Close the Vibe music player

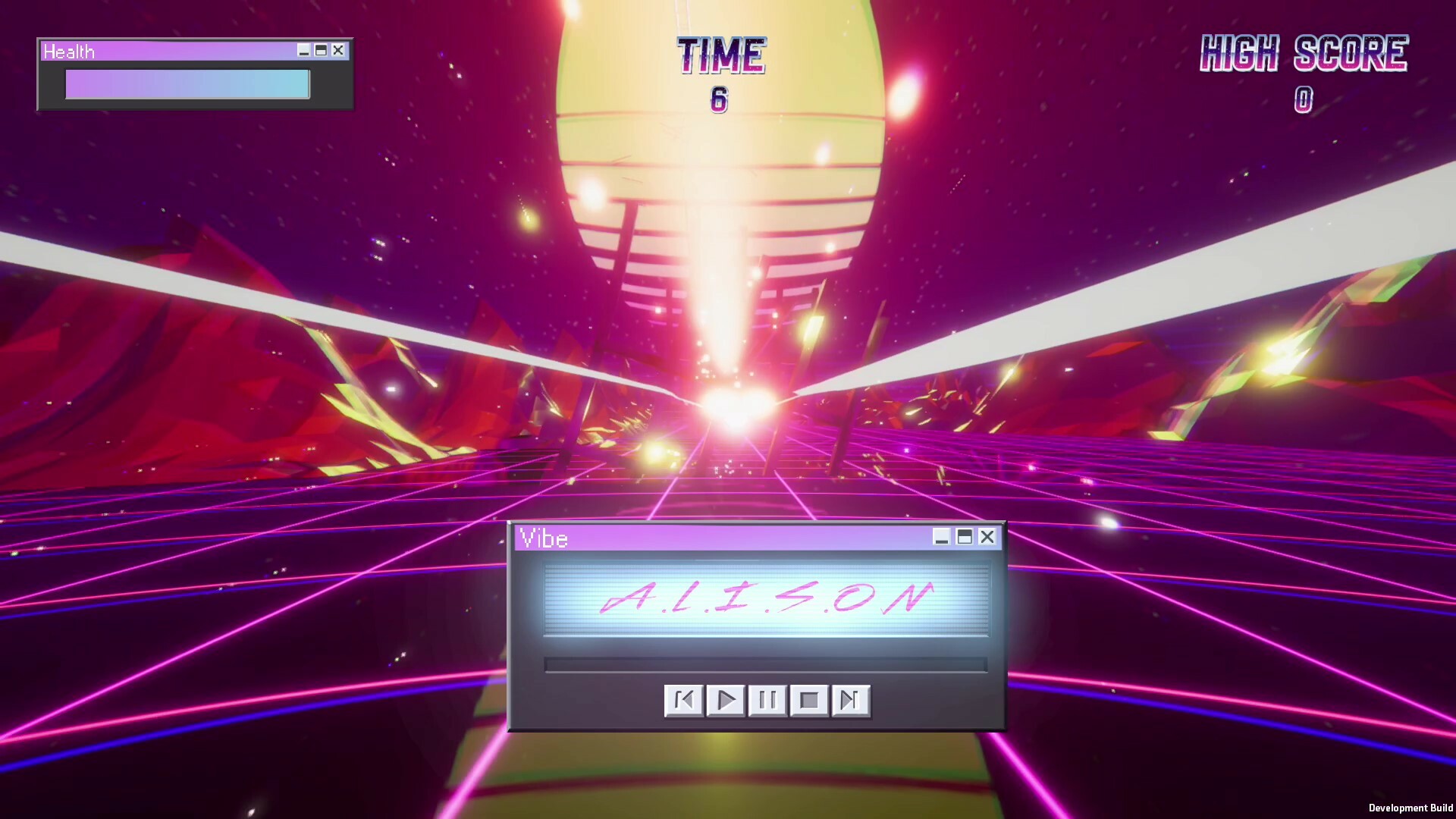(987, 538)
